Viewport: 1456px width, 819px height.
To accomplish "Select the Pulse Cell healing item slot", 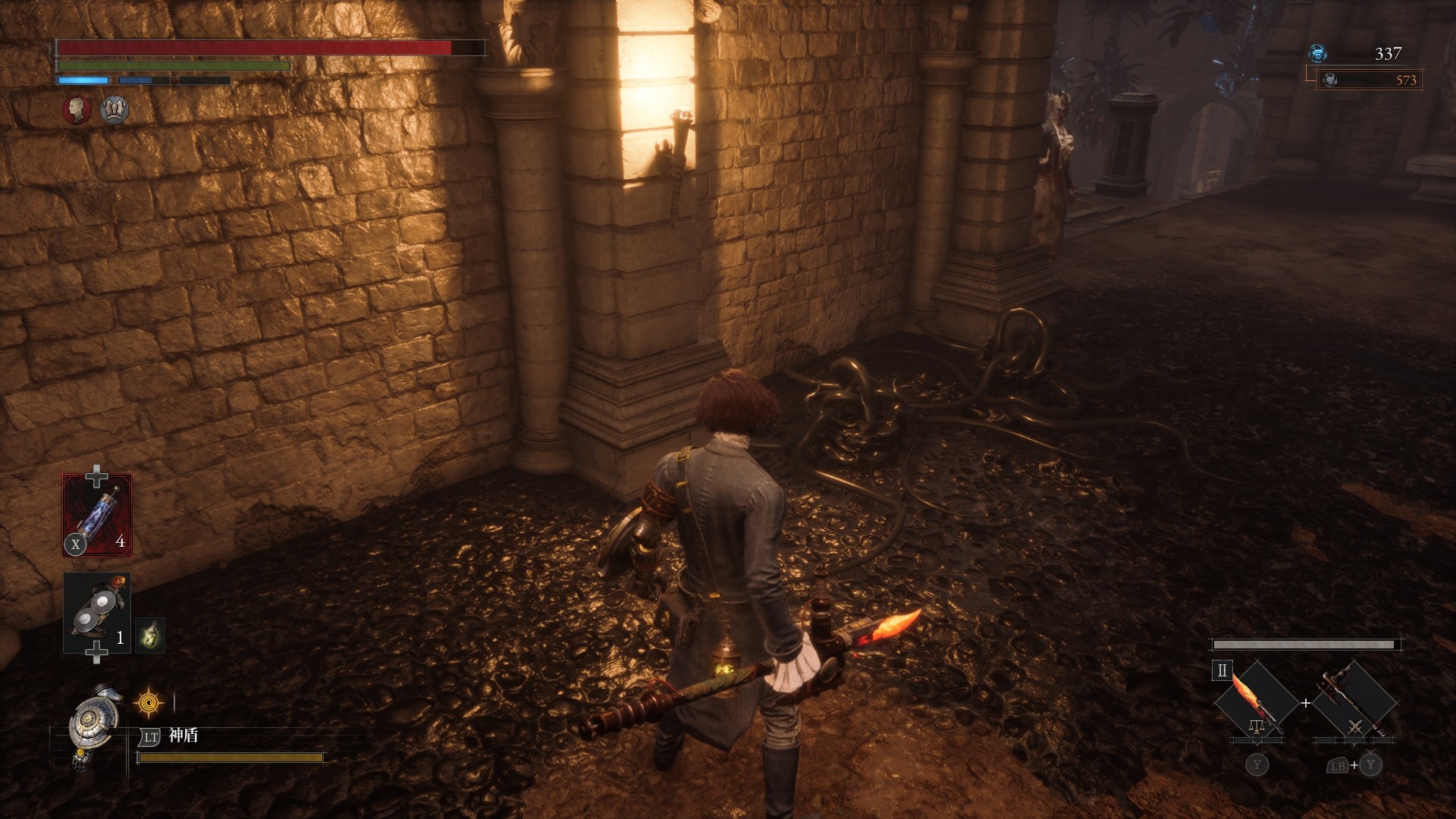I will (97, 516).
